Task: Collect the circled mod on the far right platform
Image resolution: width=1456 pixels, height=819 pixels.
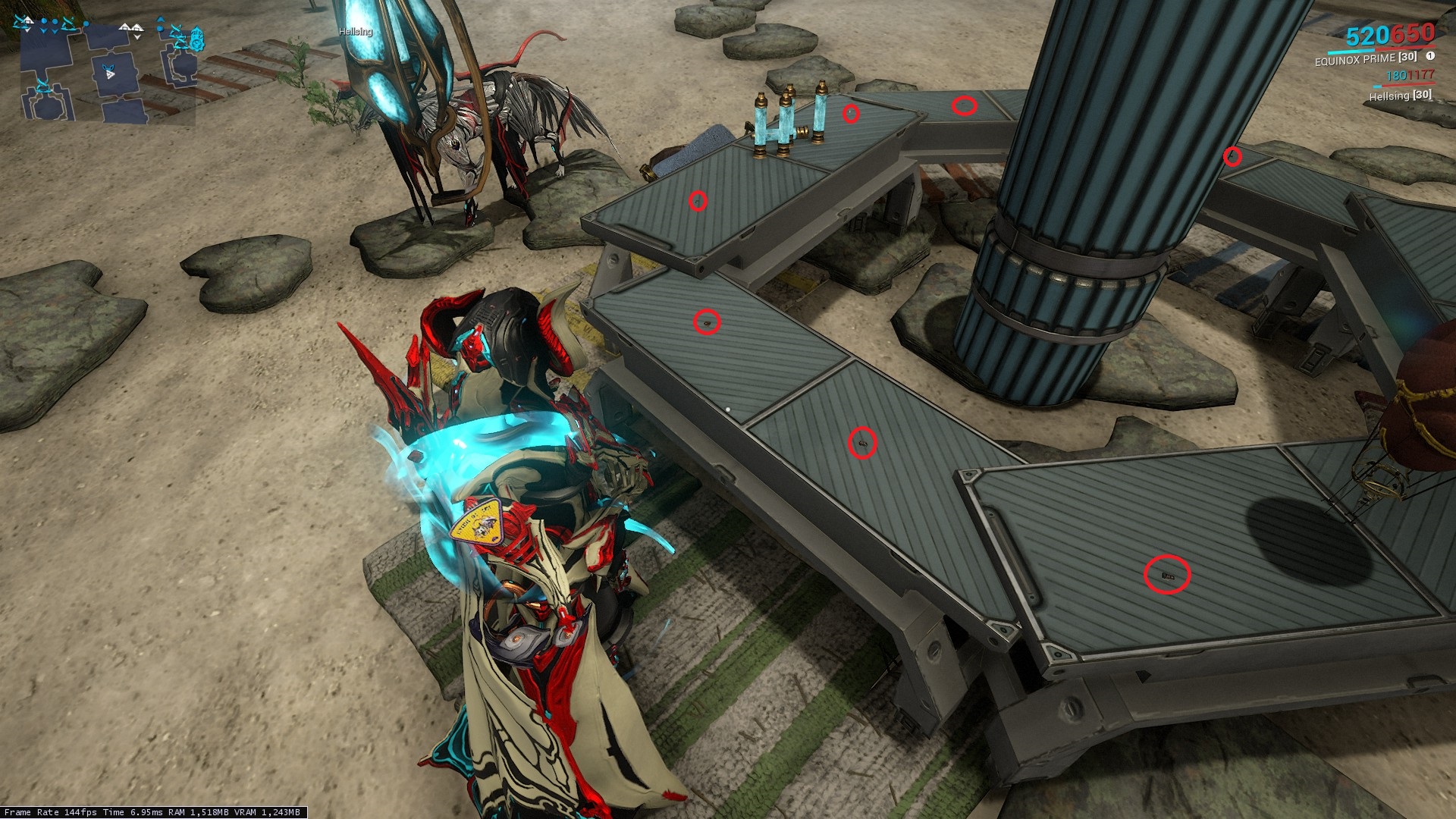Action: [1232, 157]
